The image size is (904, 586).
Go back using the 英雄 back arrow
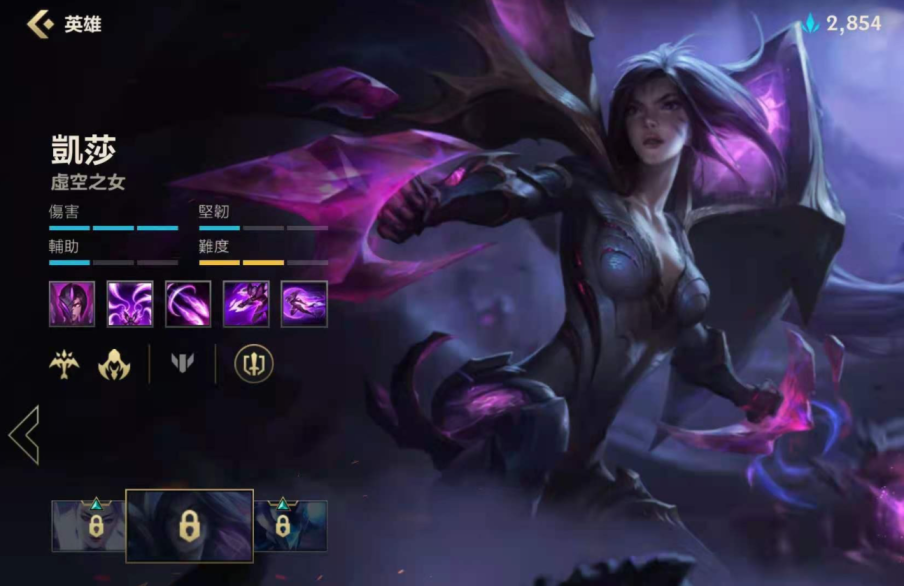40,23
